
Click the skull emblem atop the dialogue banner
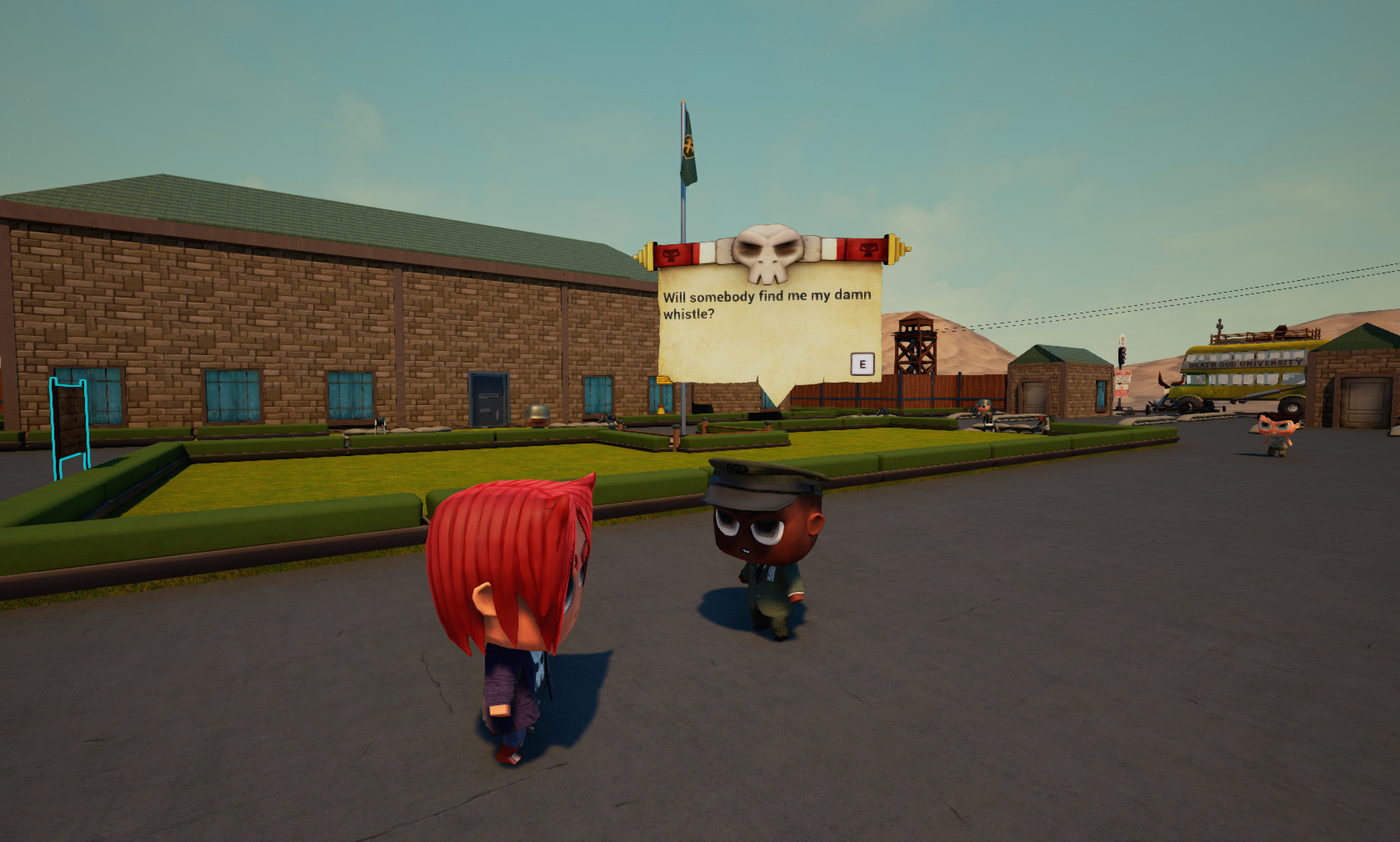767,247
